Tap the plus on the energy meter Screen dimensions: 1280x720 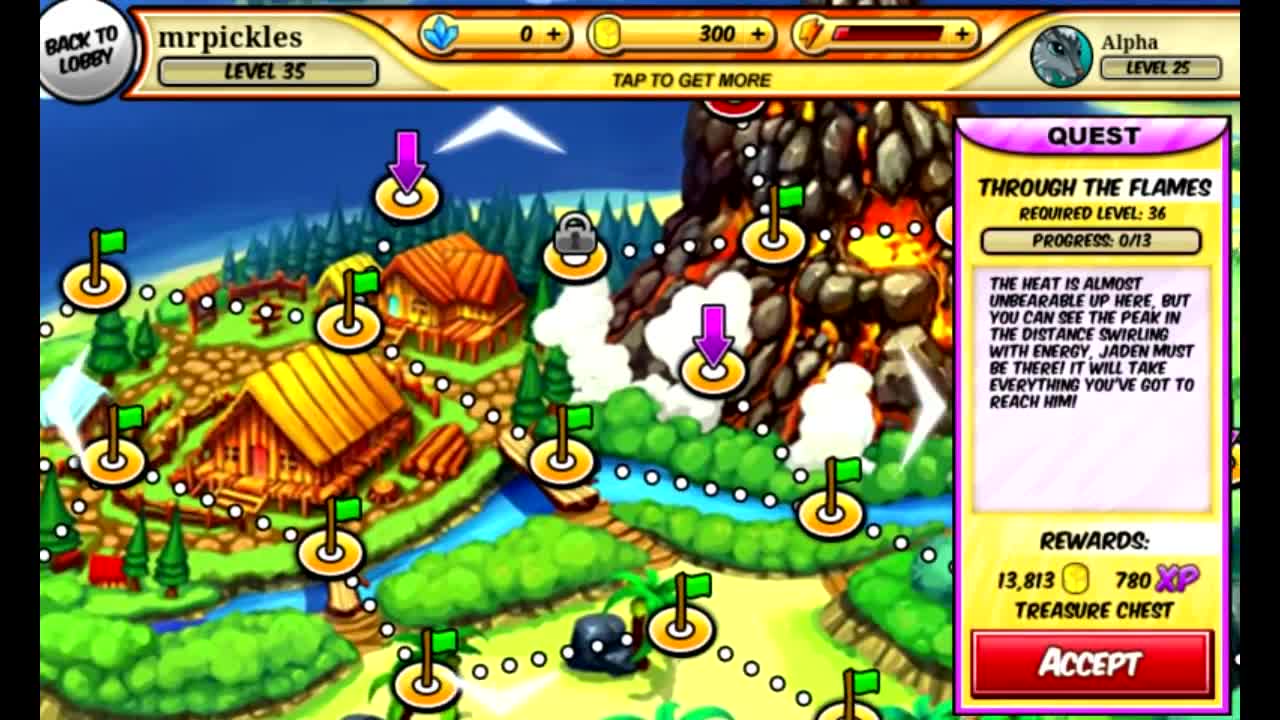pyautogui.click(x=962, y=33)
